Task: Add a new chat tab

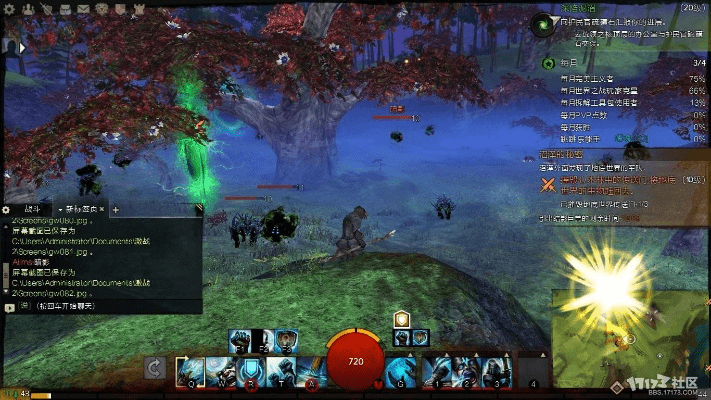Action: (116, 210)
